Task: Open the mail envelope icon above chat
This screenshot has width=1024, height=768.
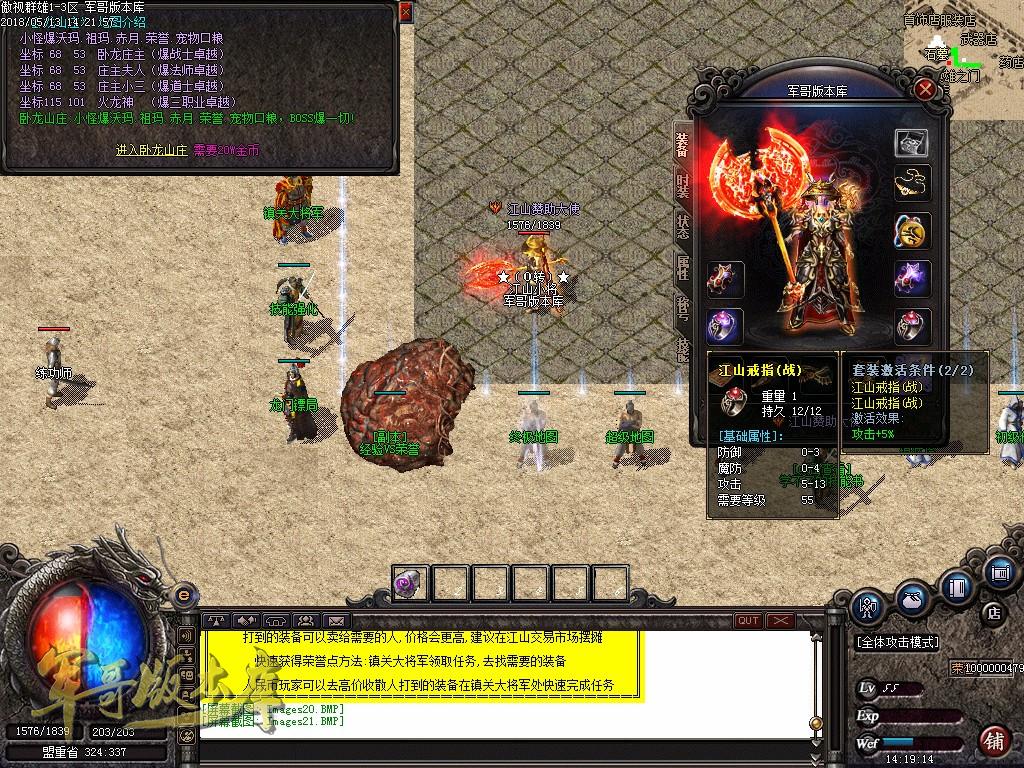Action: tap(335, 621)
